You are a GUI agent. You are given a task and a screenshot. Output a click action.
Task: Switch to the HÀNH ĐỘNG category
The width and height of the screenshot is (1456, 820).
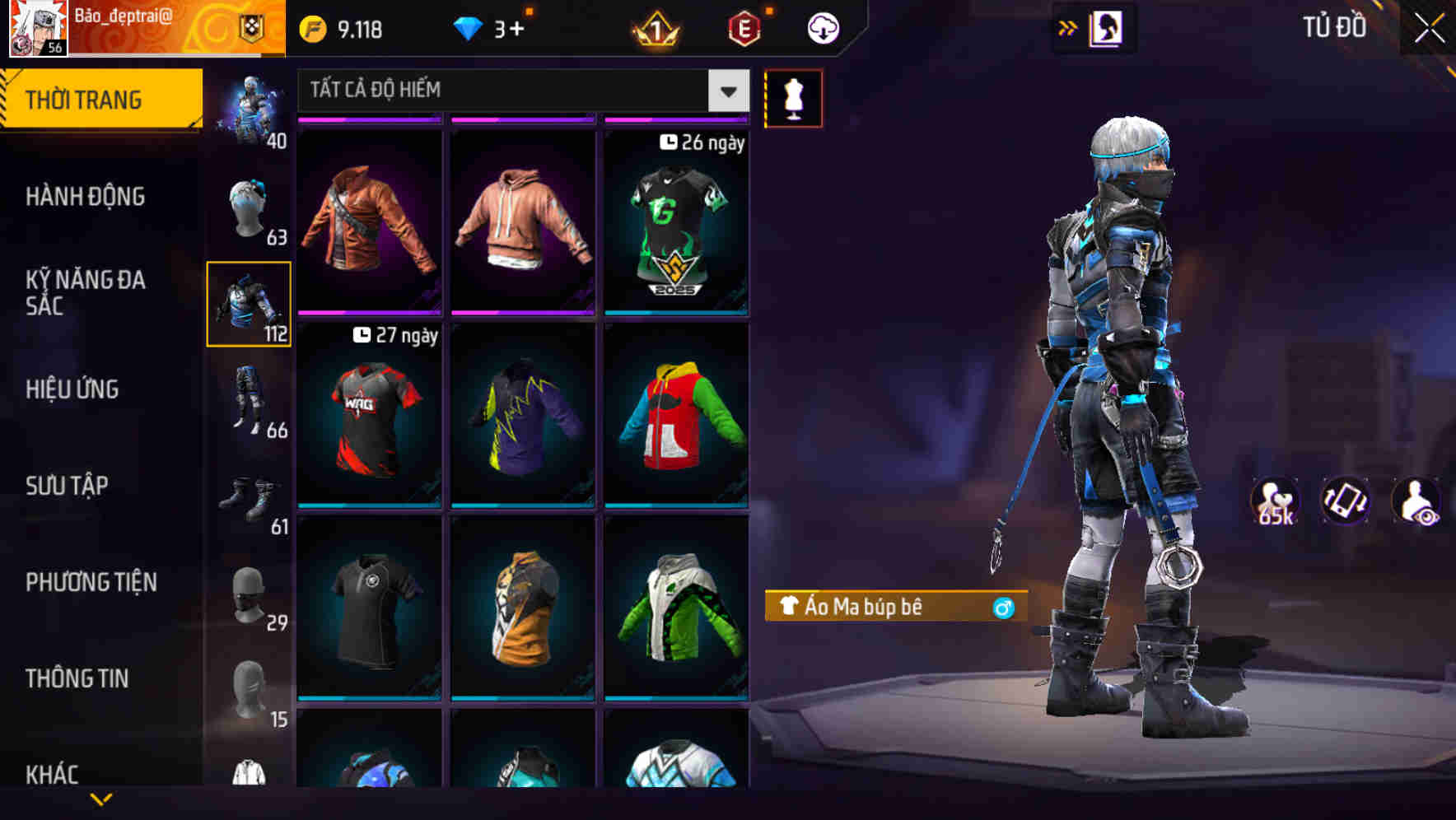point(88,196)
